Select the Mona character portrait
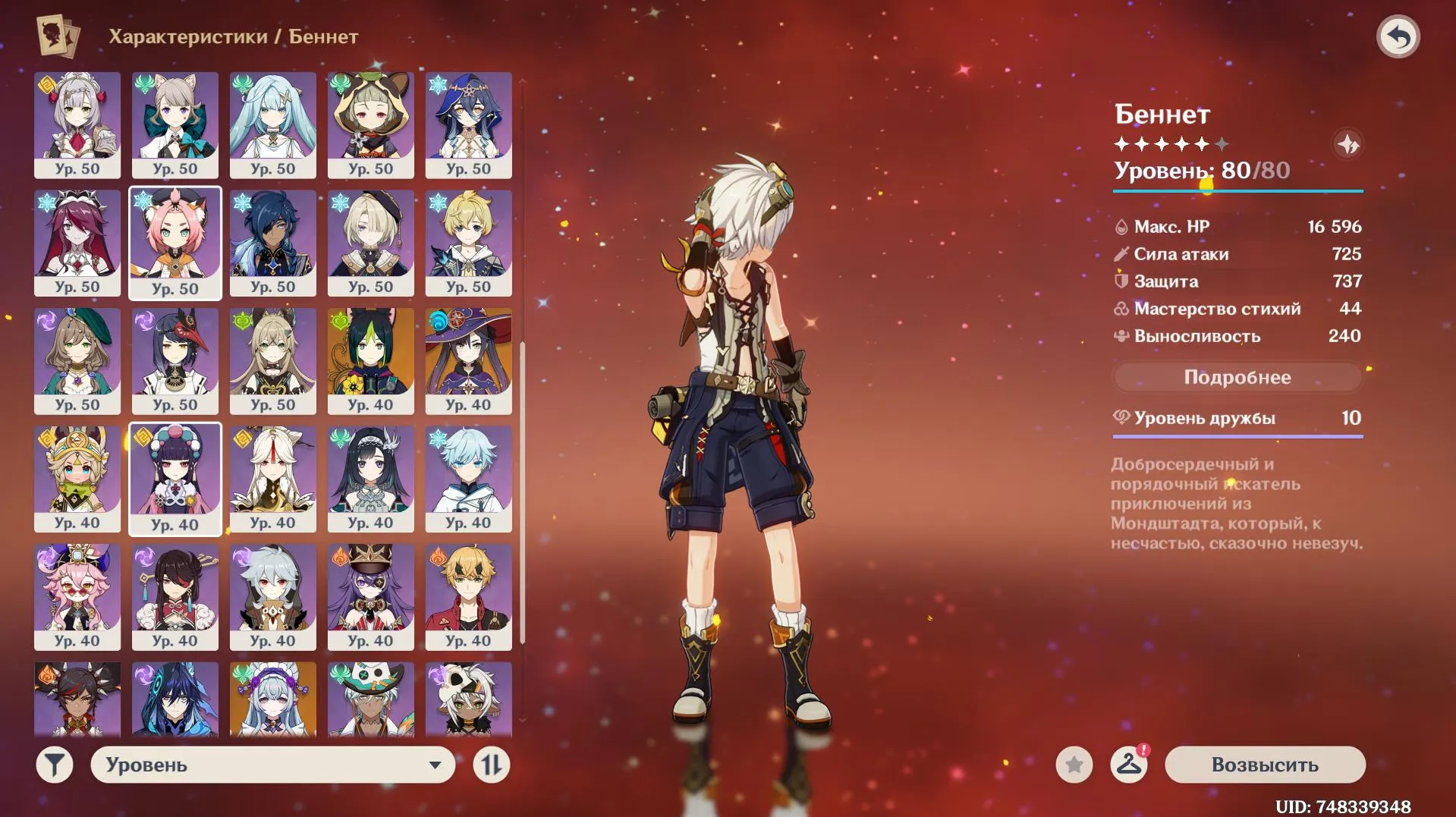Viewport: 1456px width, 817px height. [468, 362]
